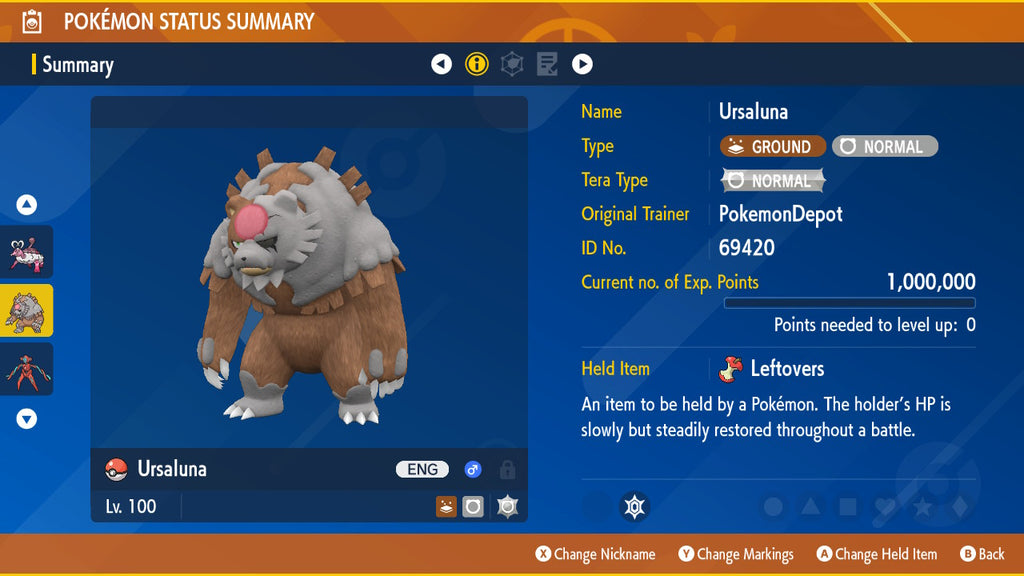Select the Ursaluna party thumbnail
The height and width of the screenshot is (576, 1024).
[x=26, y=311]
